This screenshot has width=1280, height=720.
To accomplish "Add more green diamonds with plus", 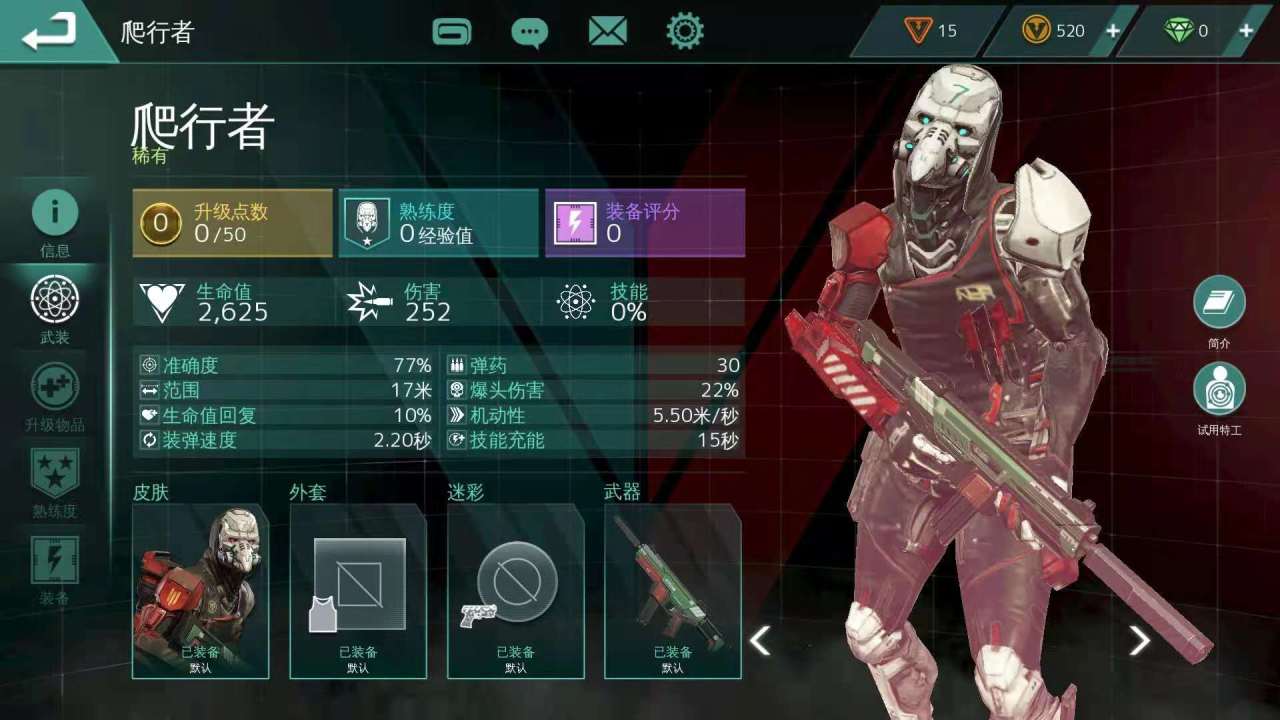I will click(x=1246, y=31).
